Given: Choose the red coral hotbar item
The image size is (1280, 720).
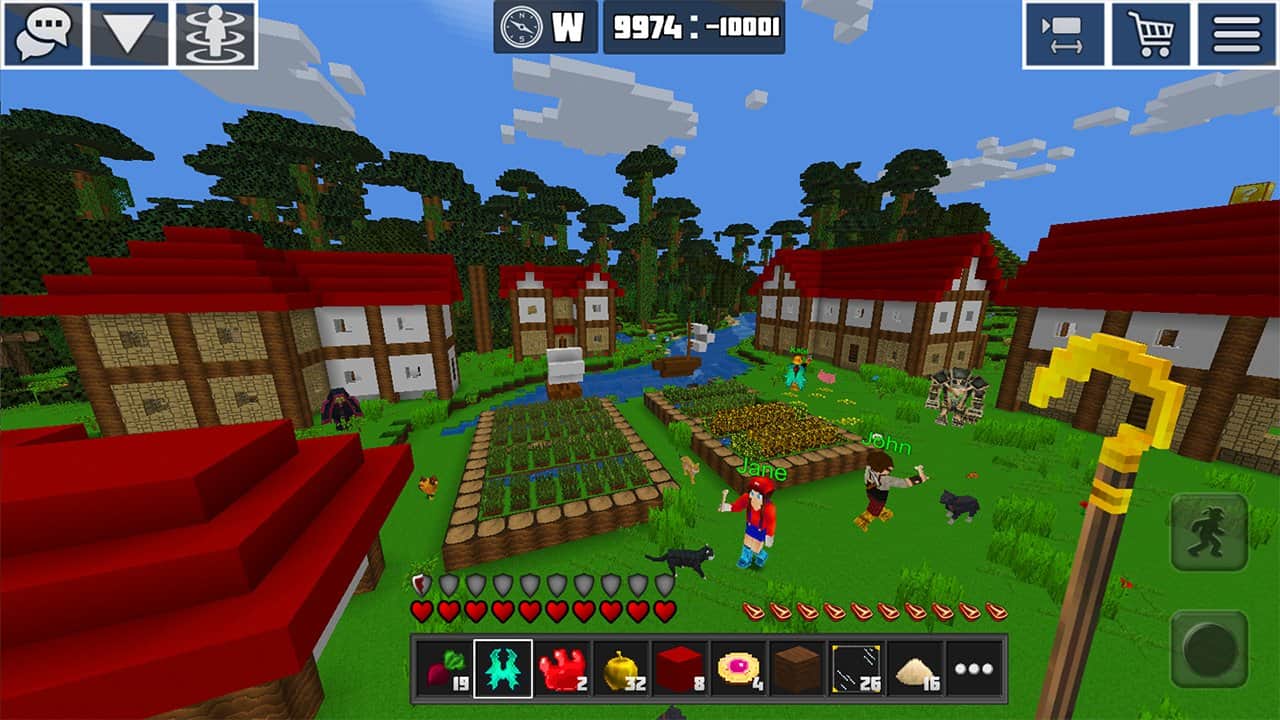Looking at the screenshot, I should pos(561,668).
